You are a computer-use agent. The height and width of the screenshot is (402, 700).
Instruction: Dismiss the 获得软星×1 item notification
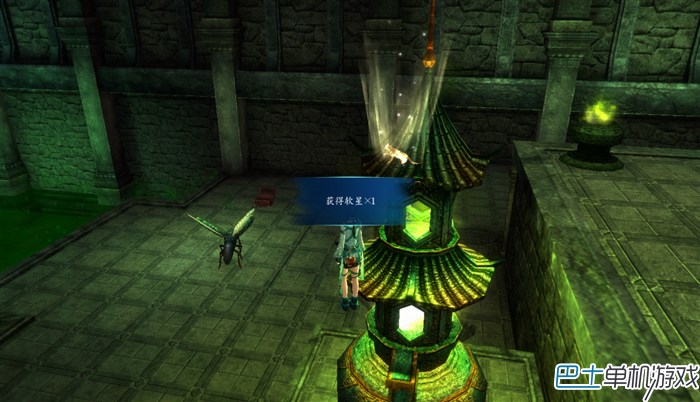click(354, 203)
